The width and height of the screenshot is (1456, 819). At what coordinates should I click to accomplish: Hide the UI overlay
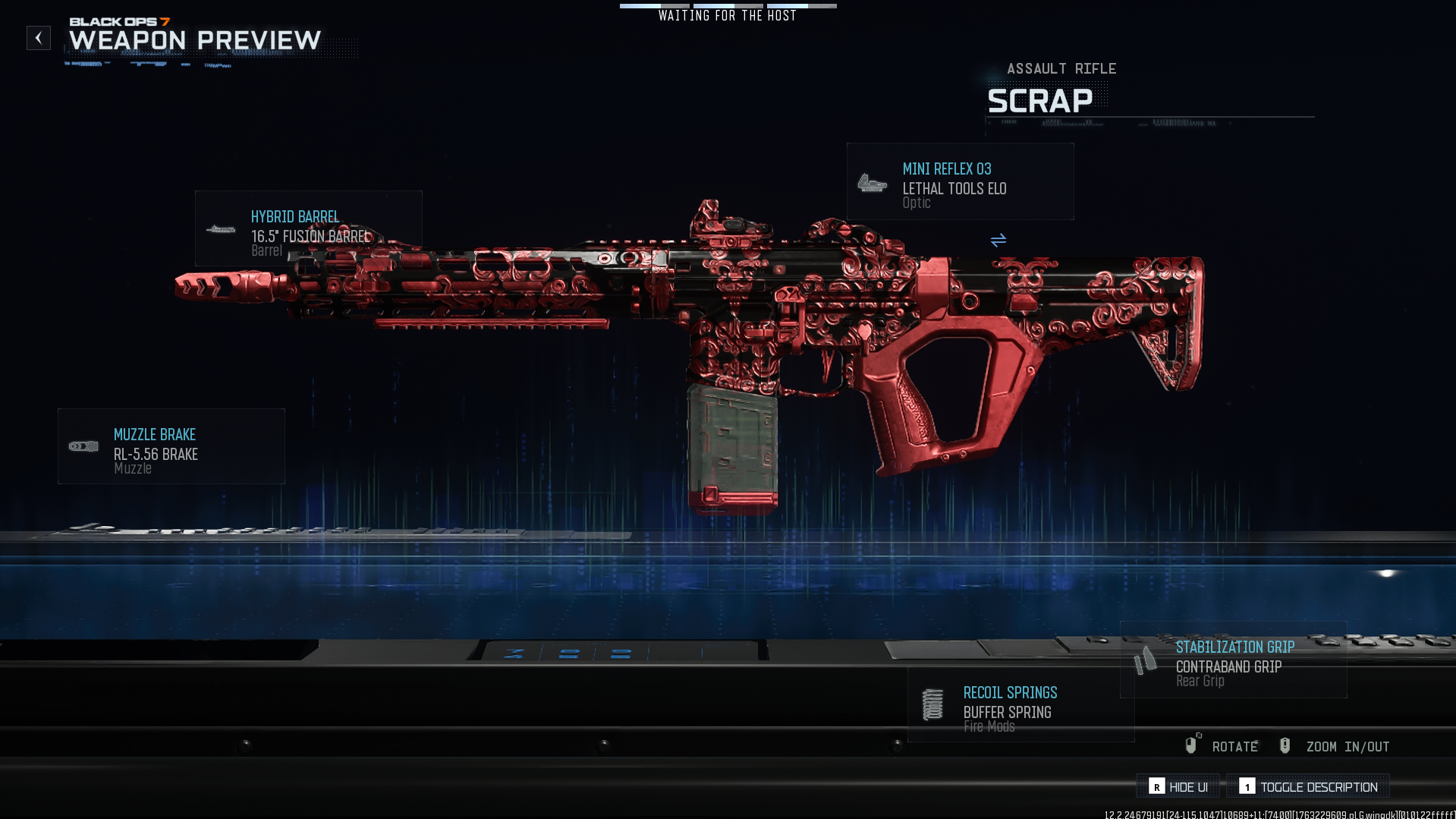(1178, 786)
